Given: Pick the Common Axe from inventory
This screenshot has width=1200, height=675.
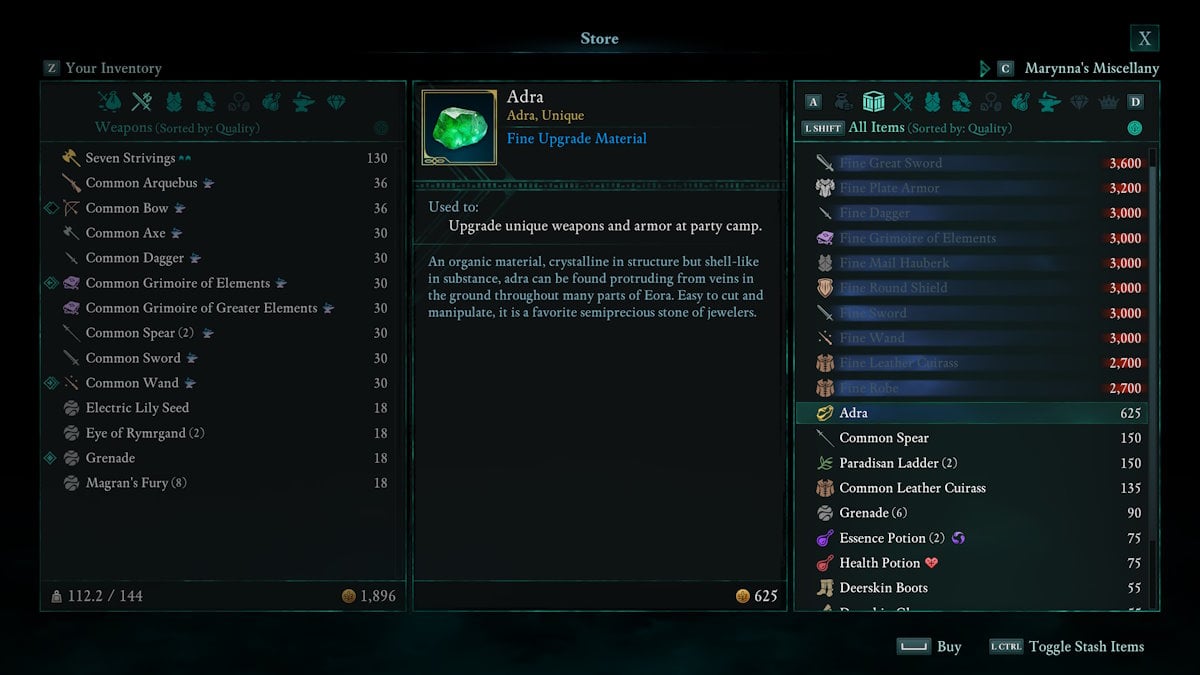Looking at the screenshot, I should click(x=125, y=233).
